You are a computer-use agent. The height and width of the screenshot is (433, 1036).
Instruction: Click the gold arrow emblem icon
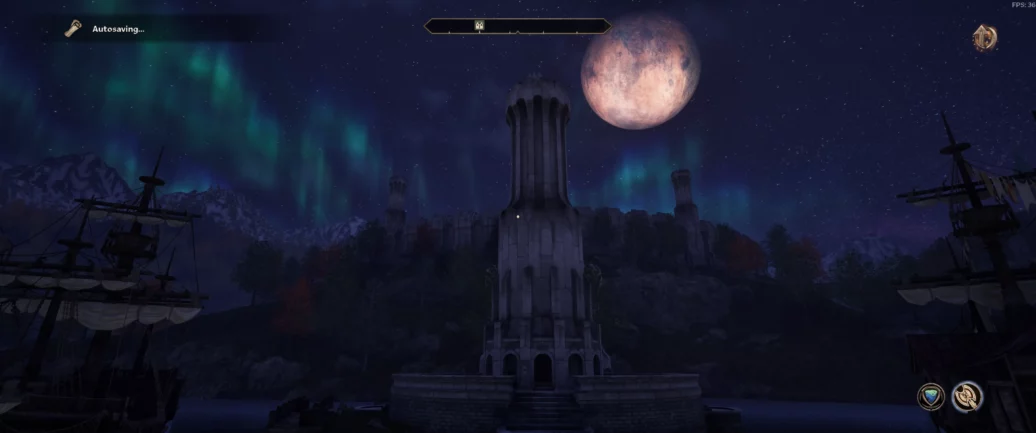[985, 38]
